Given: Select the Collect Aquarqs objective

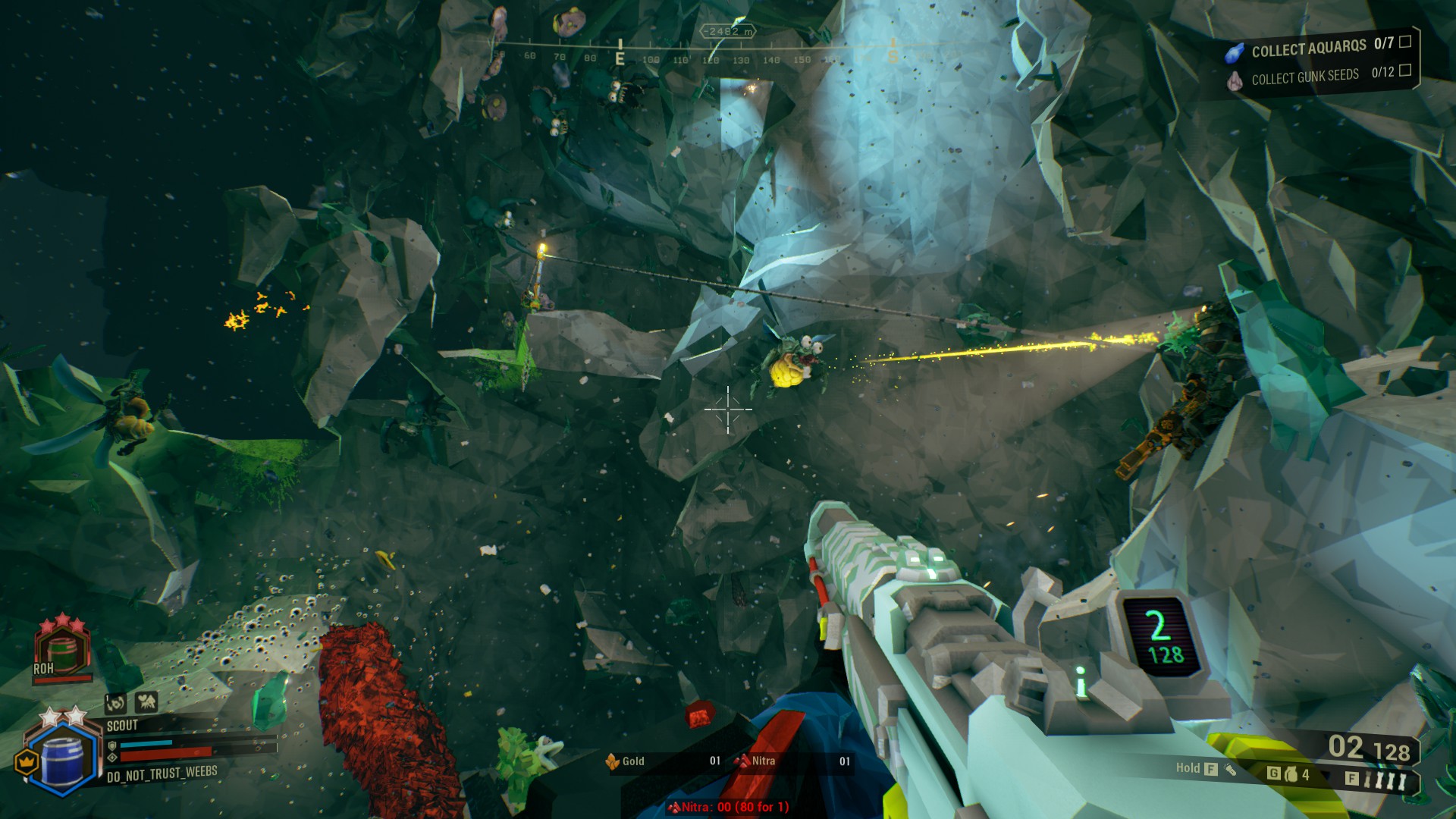Looking at the screenshot, I should pyautogui.click(x=1308, y=49).
